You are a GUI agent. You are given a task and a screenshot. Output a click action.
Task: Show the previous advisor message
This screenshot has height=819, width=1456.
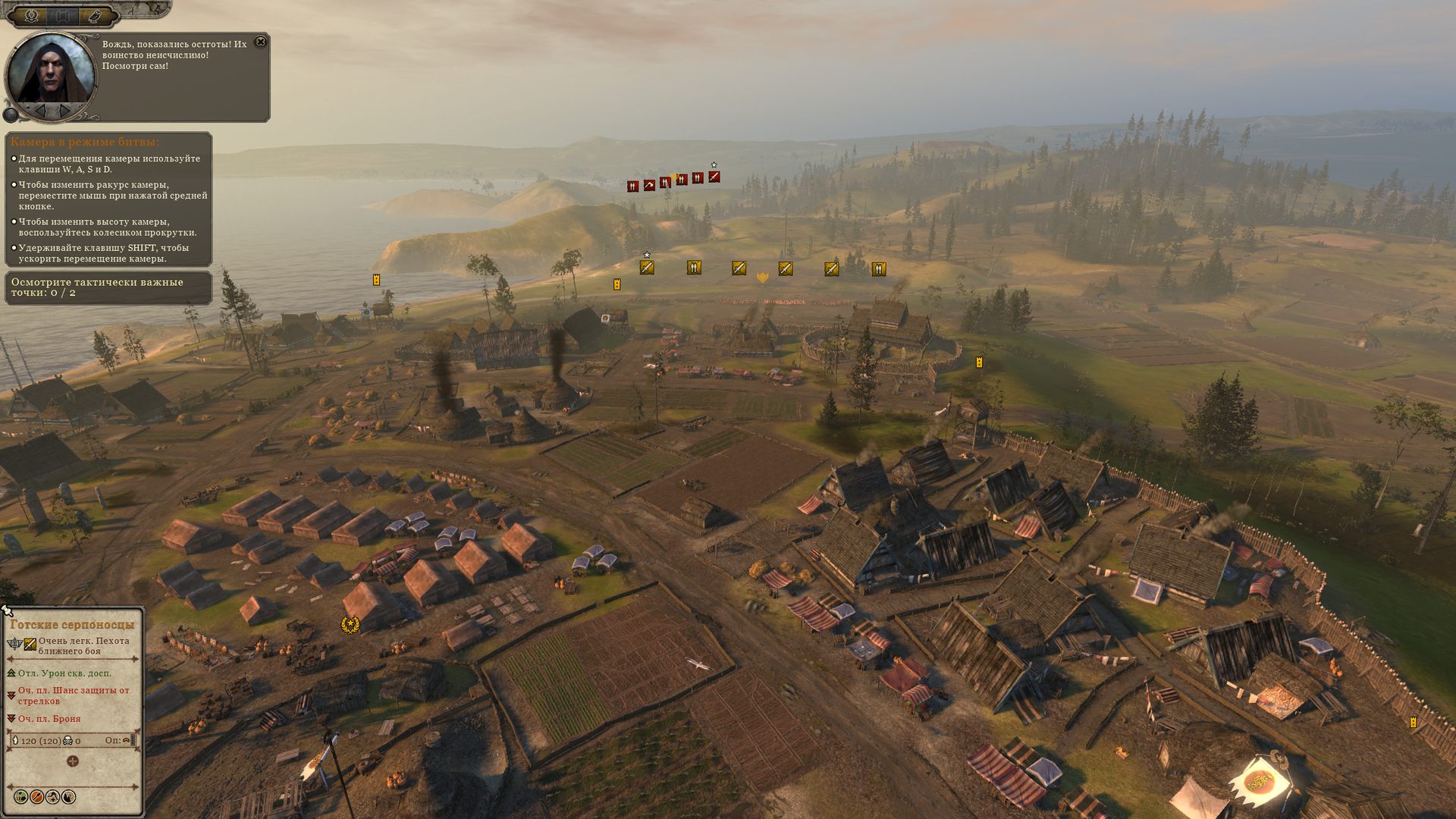(x=40, y=111)
